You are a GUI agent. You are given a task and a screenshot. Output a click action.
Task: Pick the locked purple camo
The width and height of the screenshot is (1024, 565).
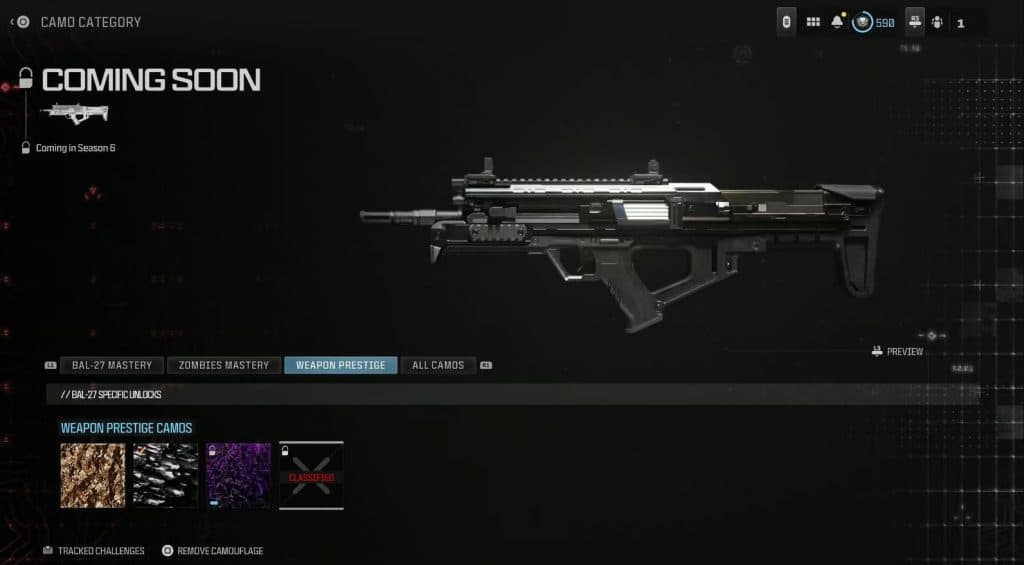(x=238, y=476)
